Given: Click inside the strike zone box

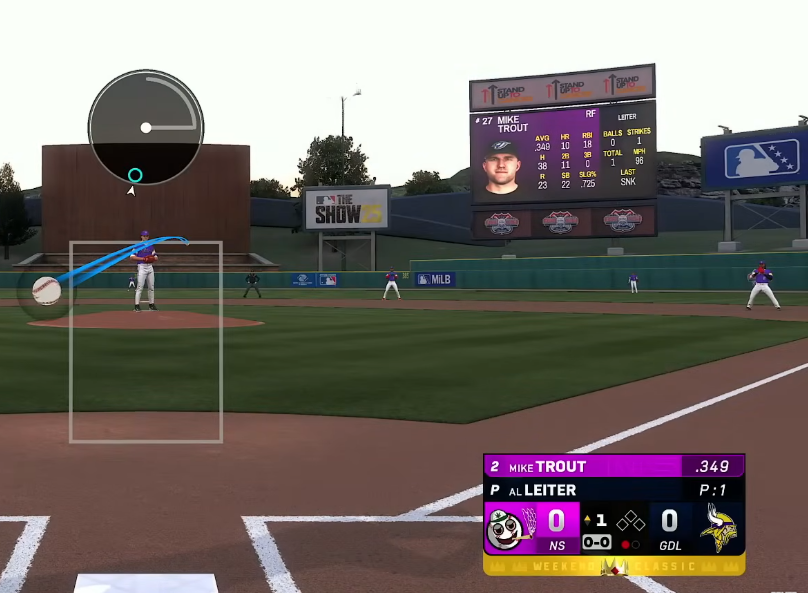Looking at the screenshot, I should [x=146, y=341].
